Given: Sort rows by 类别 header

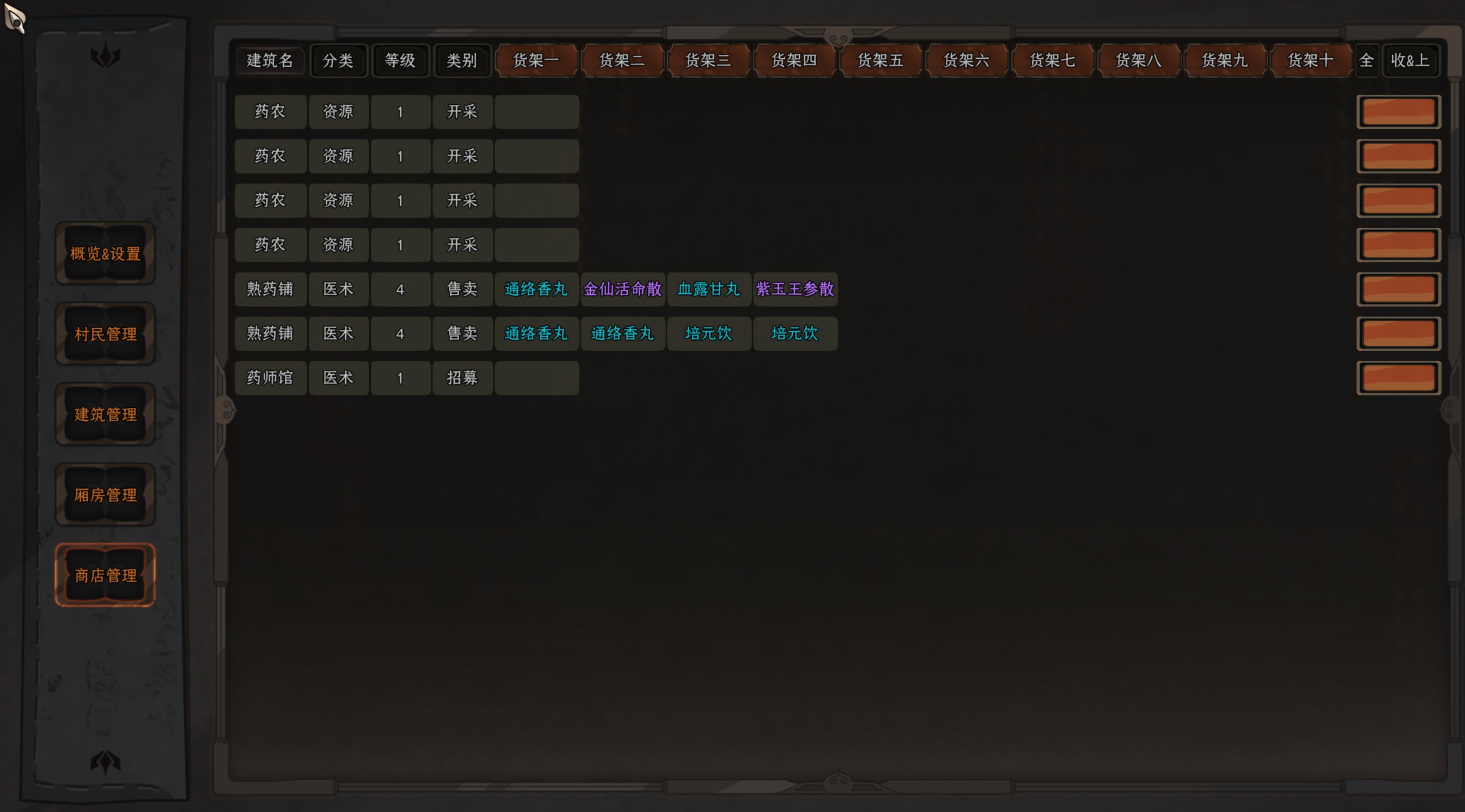Looking at the screenshot, I should coord(462,61).
